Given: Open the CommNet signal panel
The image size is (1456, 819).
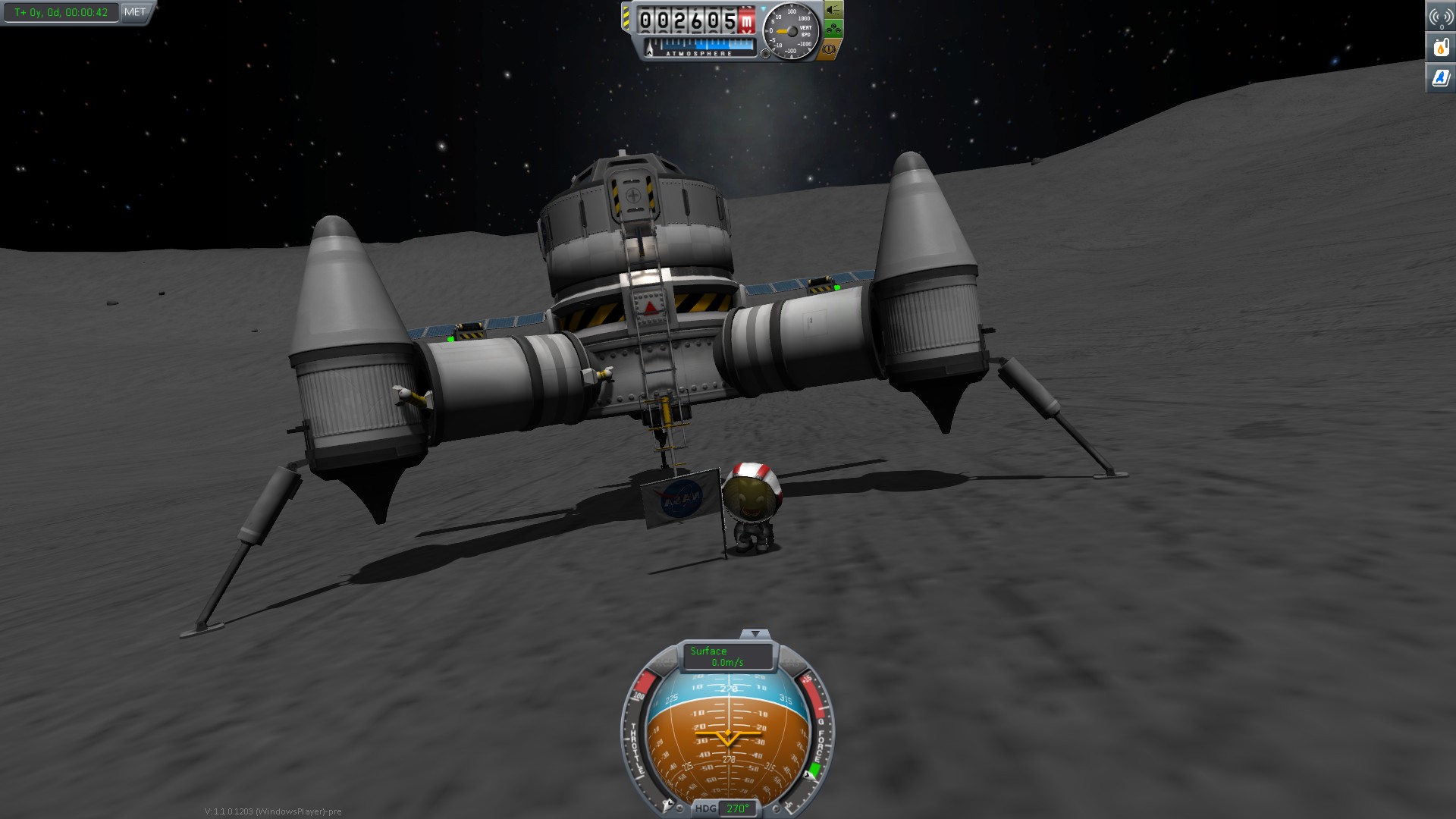Looking at the screenshot, I should (x=1441, y=17).
